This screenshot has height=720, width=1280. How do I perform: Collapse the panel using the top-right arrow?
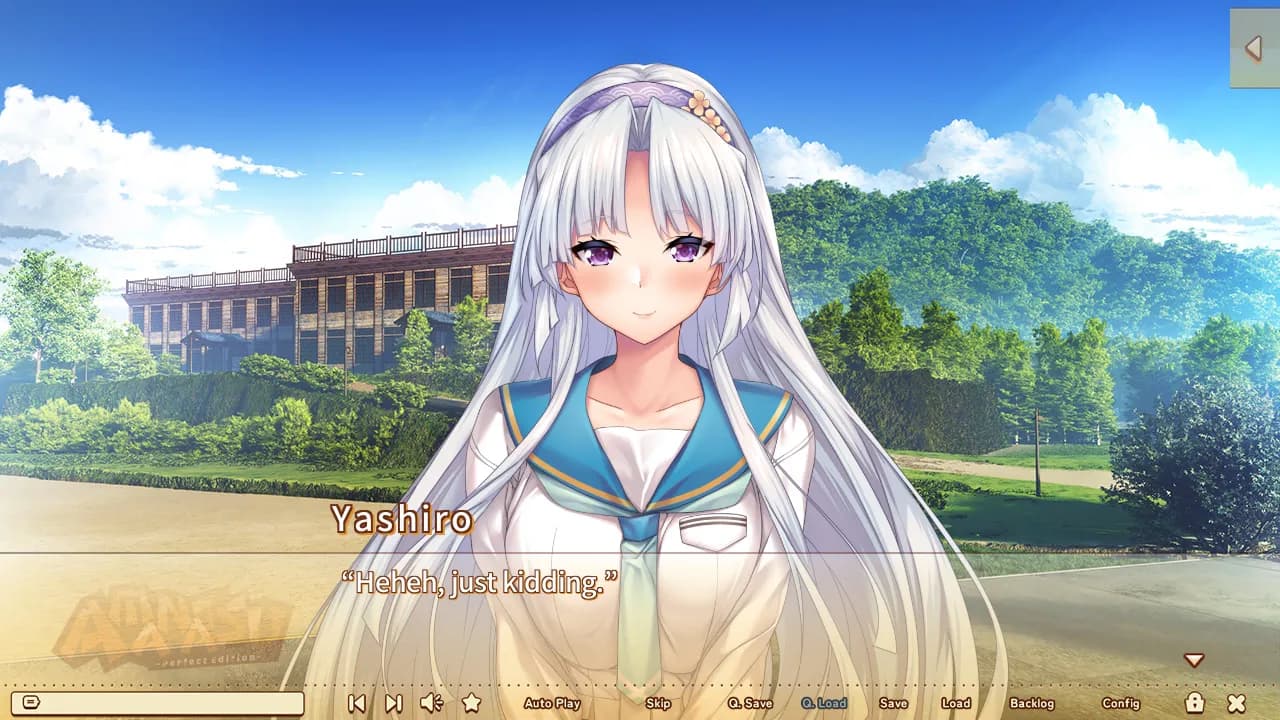[x=1253, y=45]
